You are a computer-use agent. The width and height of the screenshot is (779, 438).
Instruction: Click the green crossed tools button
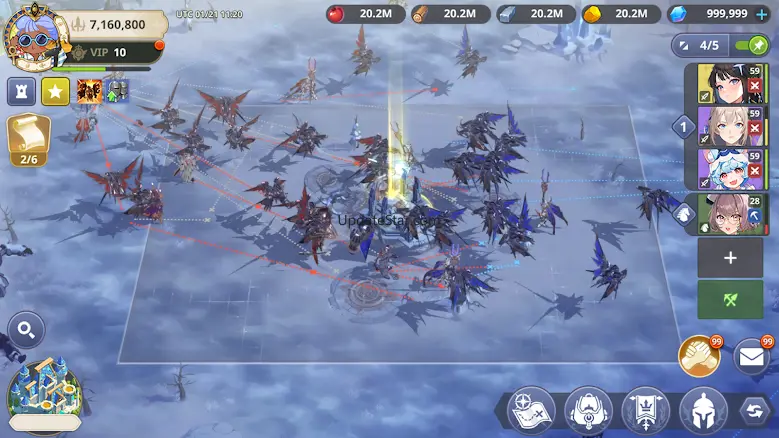pyautogui.click(x=730, y=300)
